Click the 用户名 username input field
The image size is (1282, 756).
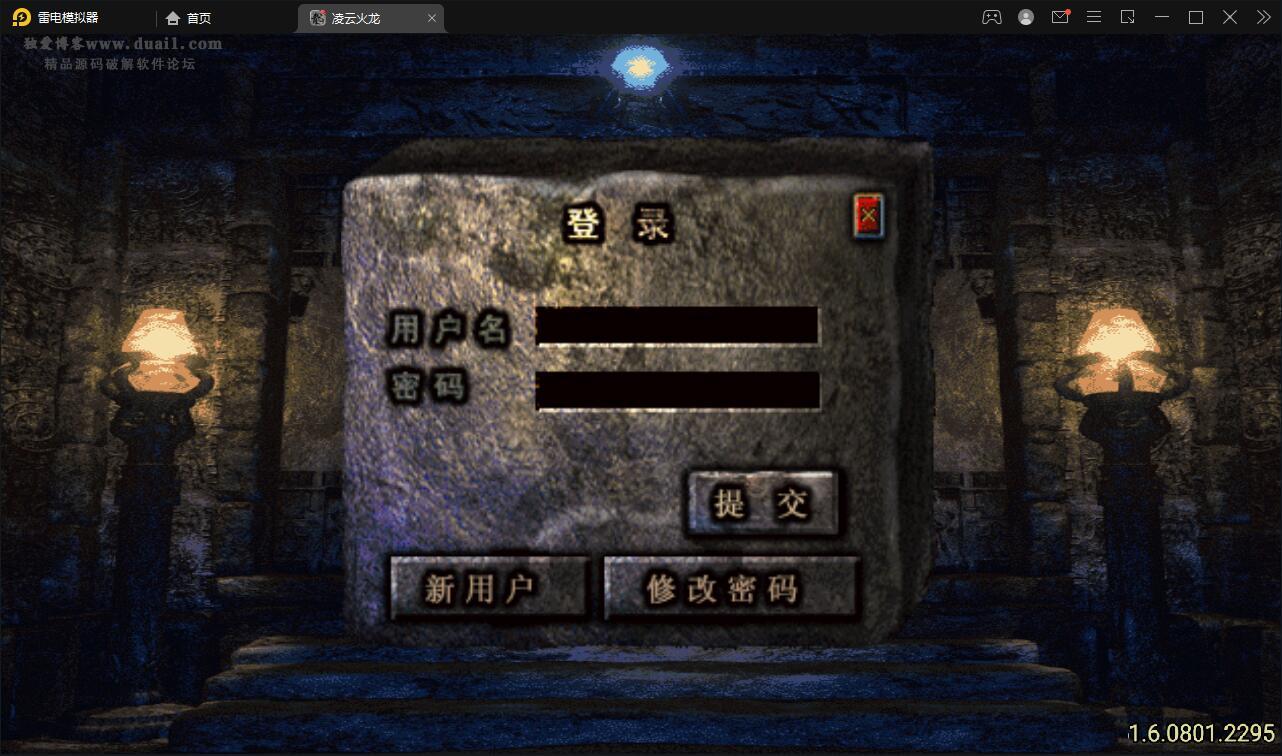point(678,325)
